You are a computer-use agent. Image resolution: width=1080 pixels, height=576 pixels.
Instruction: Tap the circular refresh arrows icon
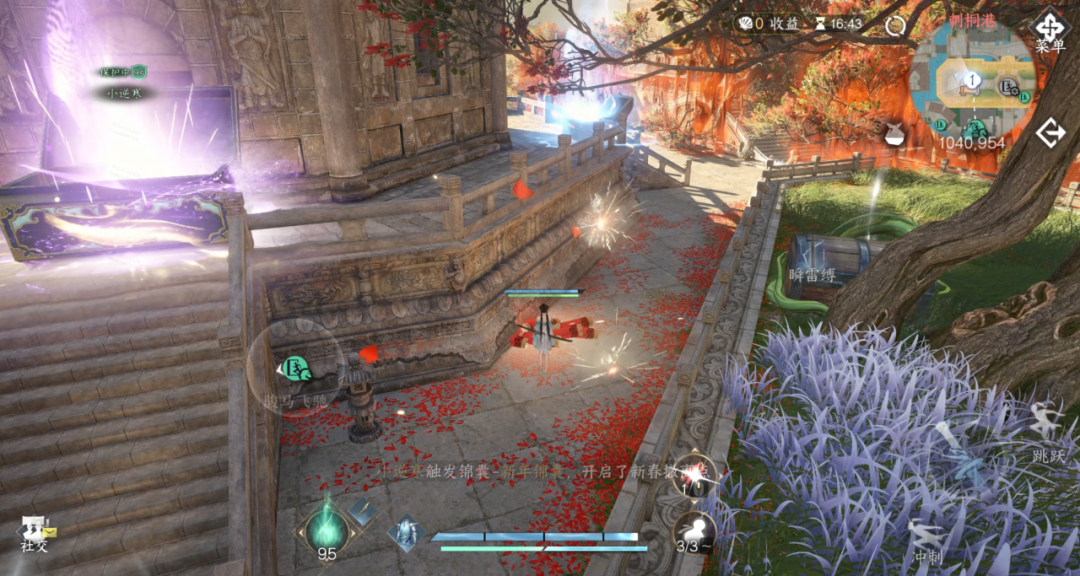pyautogui.click(x=895, y=26)
